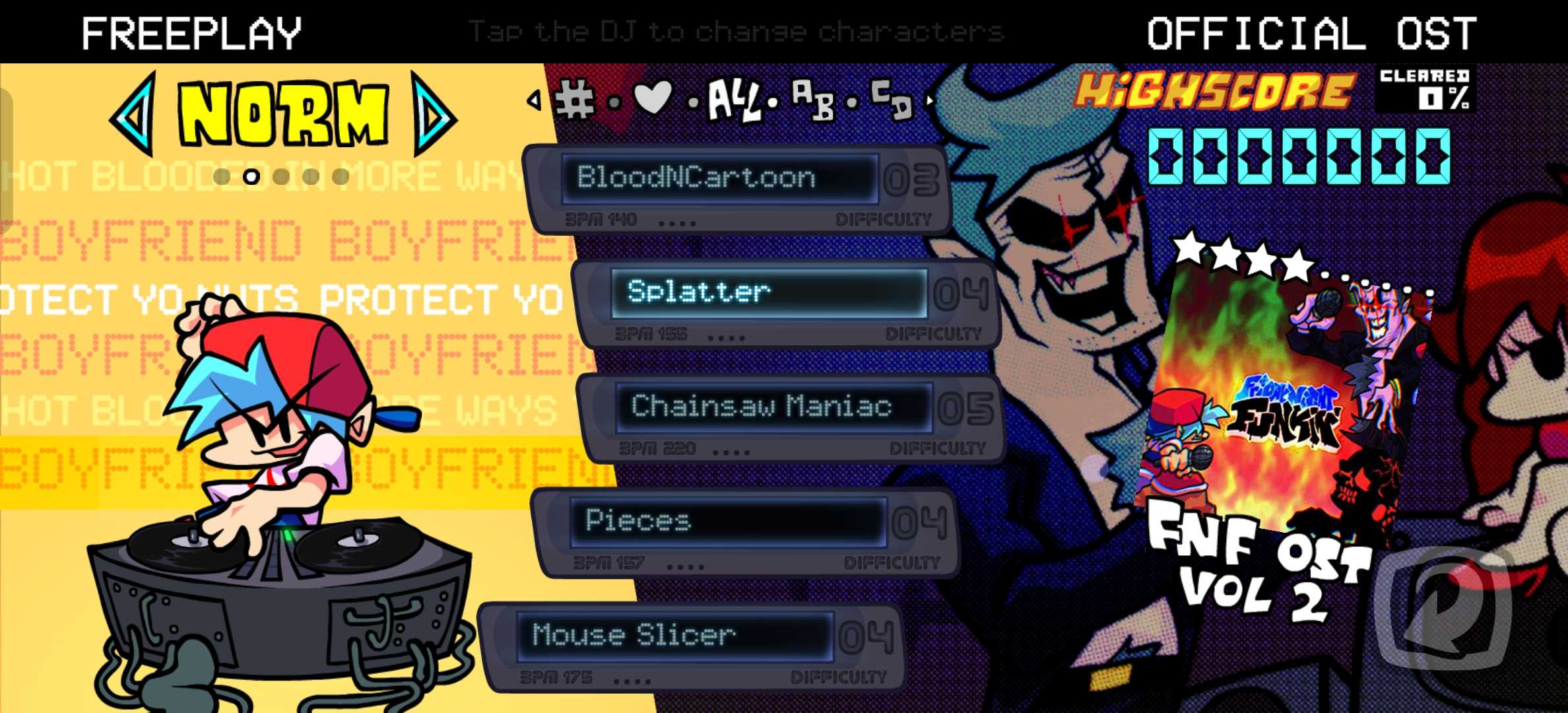Filter songs by letters C-D
Viewport: 1568px width, 713px height.
pos(891,100)
